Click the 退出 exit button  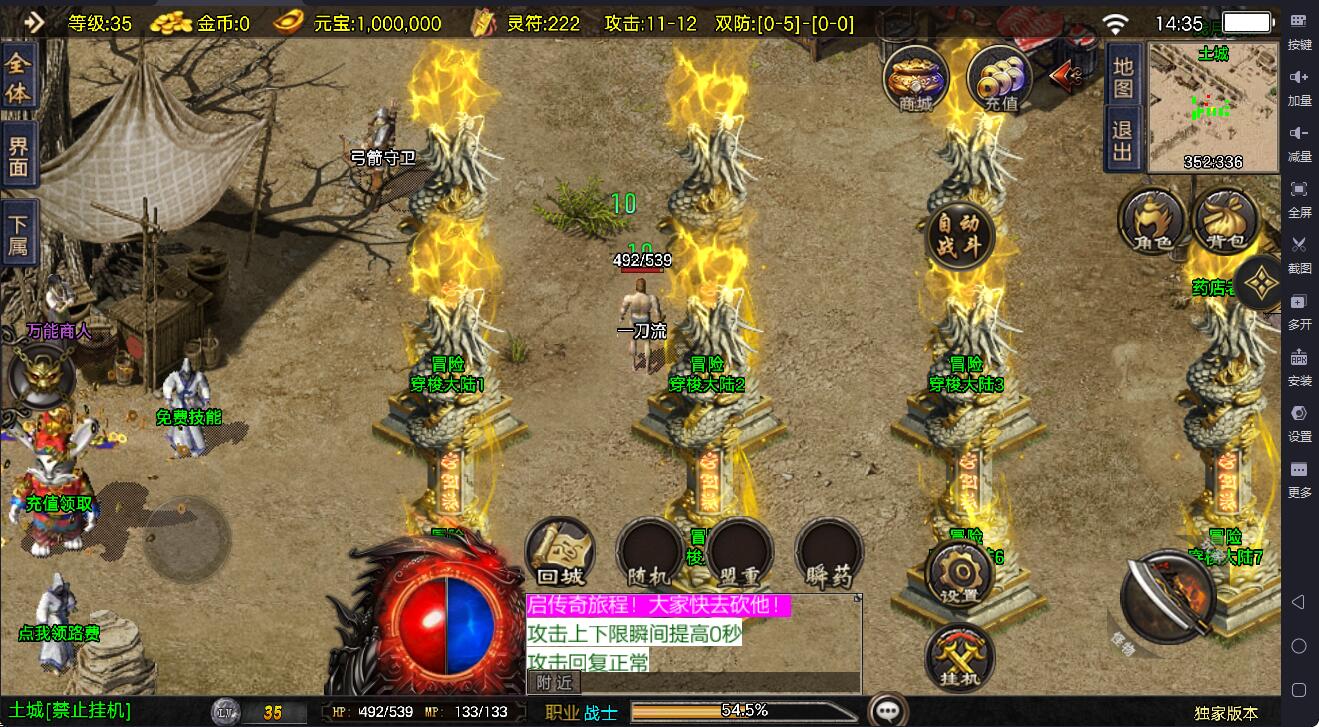point(1123,139)
